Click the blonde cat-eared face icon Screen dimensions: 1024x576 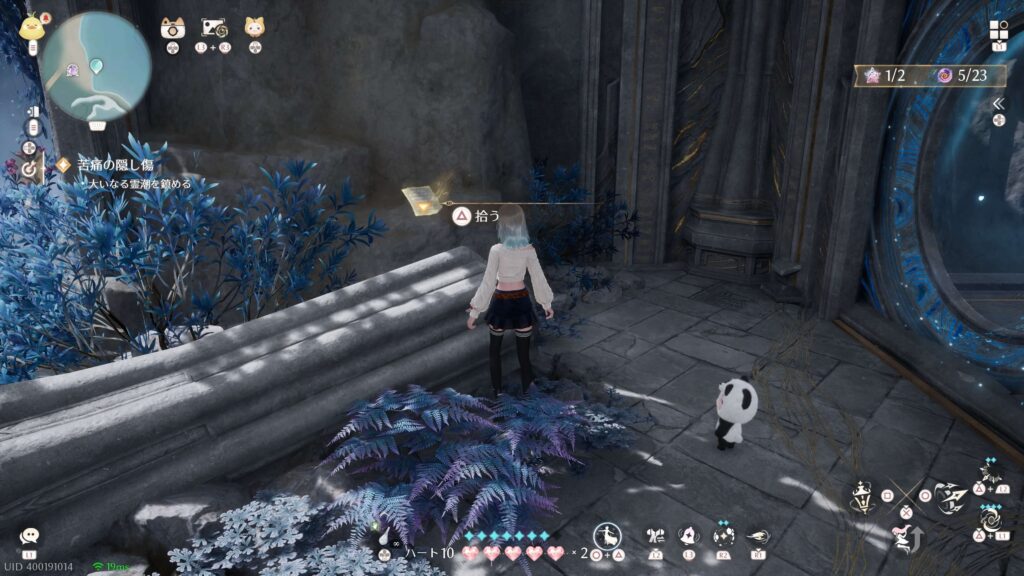point(255,28)
